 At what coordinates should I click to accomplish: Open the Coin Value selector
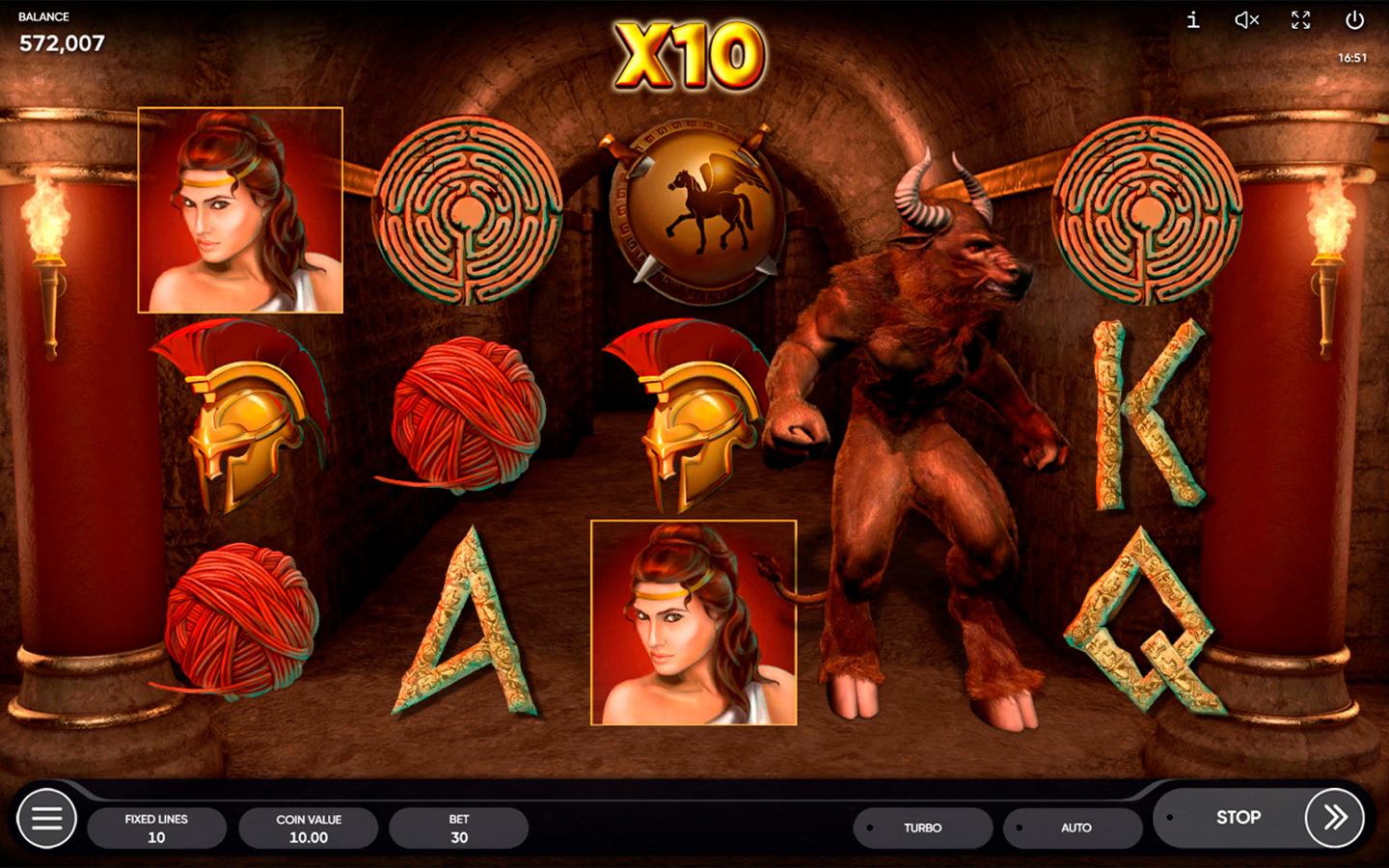coord(308,827)
